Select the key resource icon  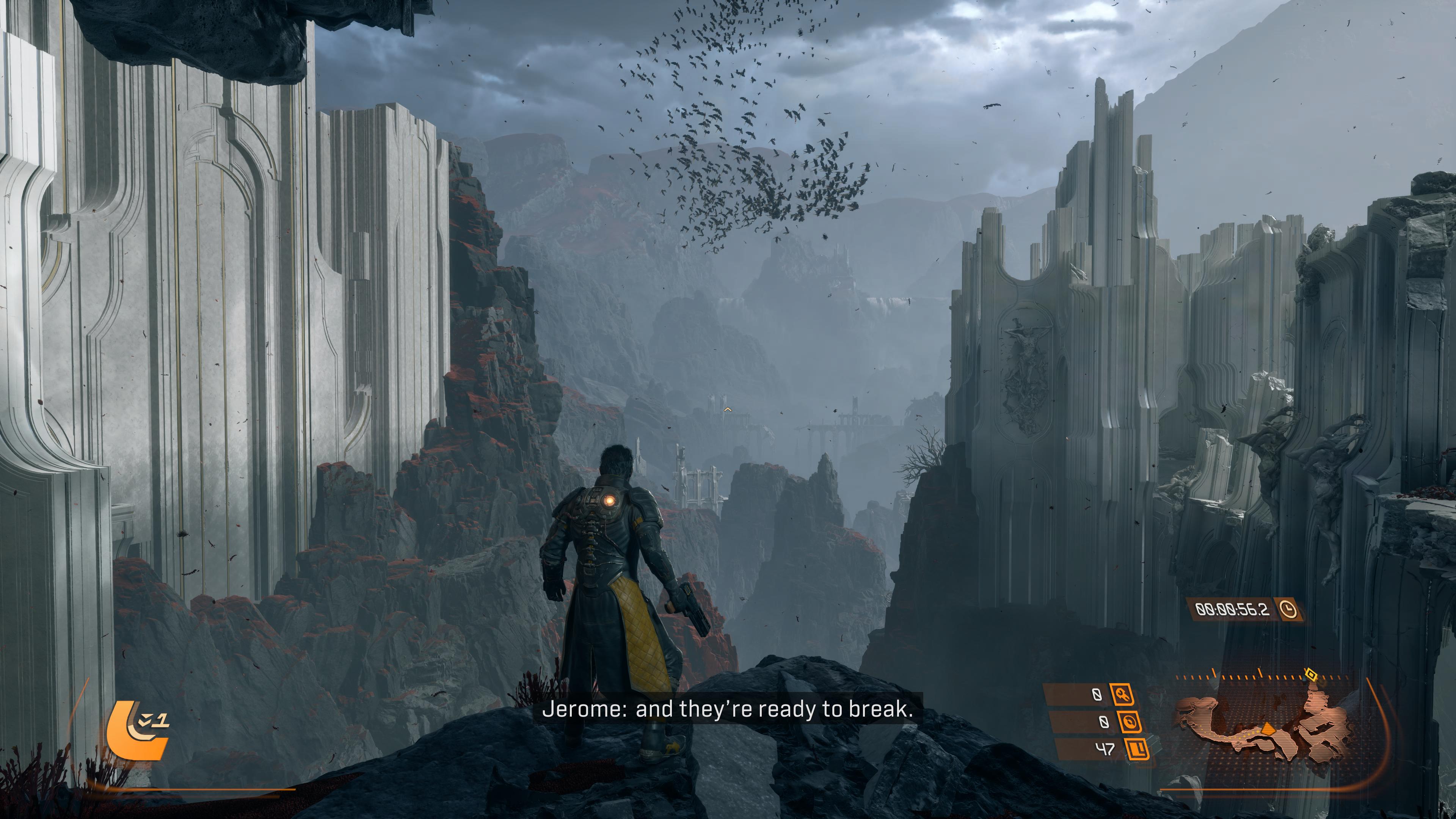(x=1122, y=695)
